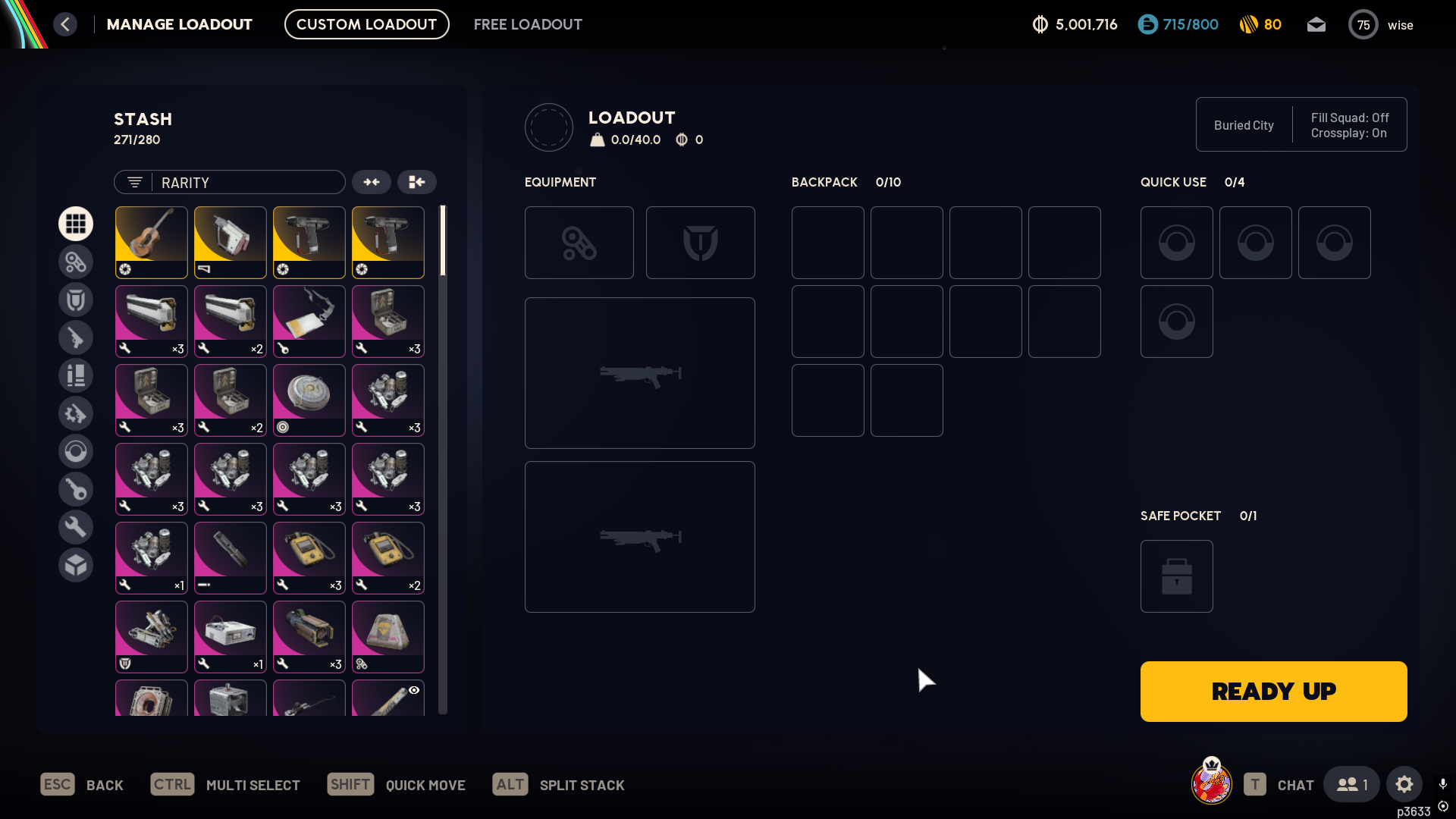Filter stash by shield category
Screen dimensions: 1456x819
(x=76, y=300)
